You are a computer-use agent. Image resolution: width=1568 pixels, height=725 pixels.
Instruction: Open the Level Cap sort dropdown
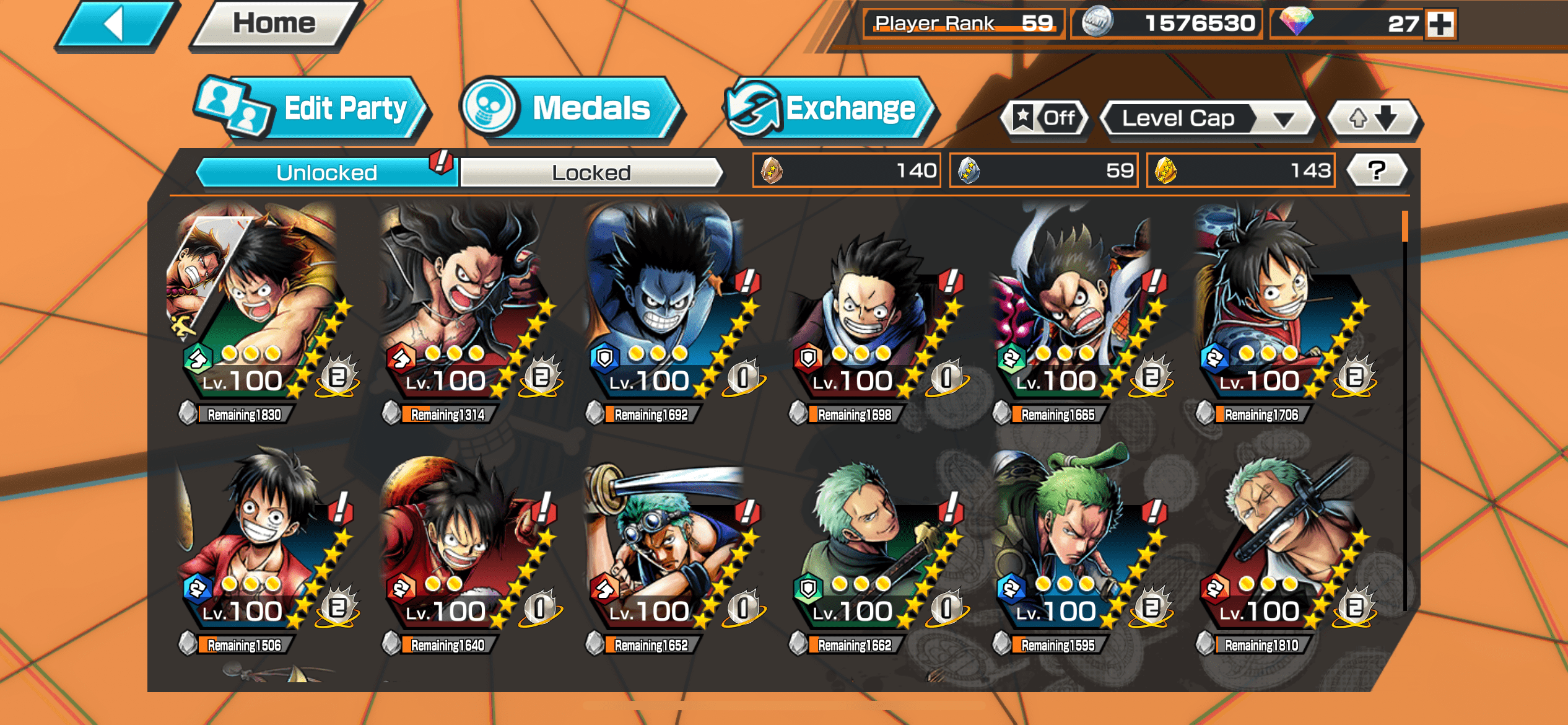coord(1206,118)
